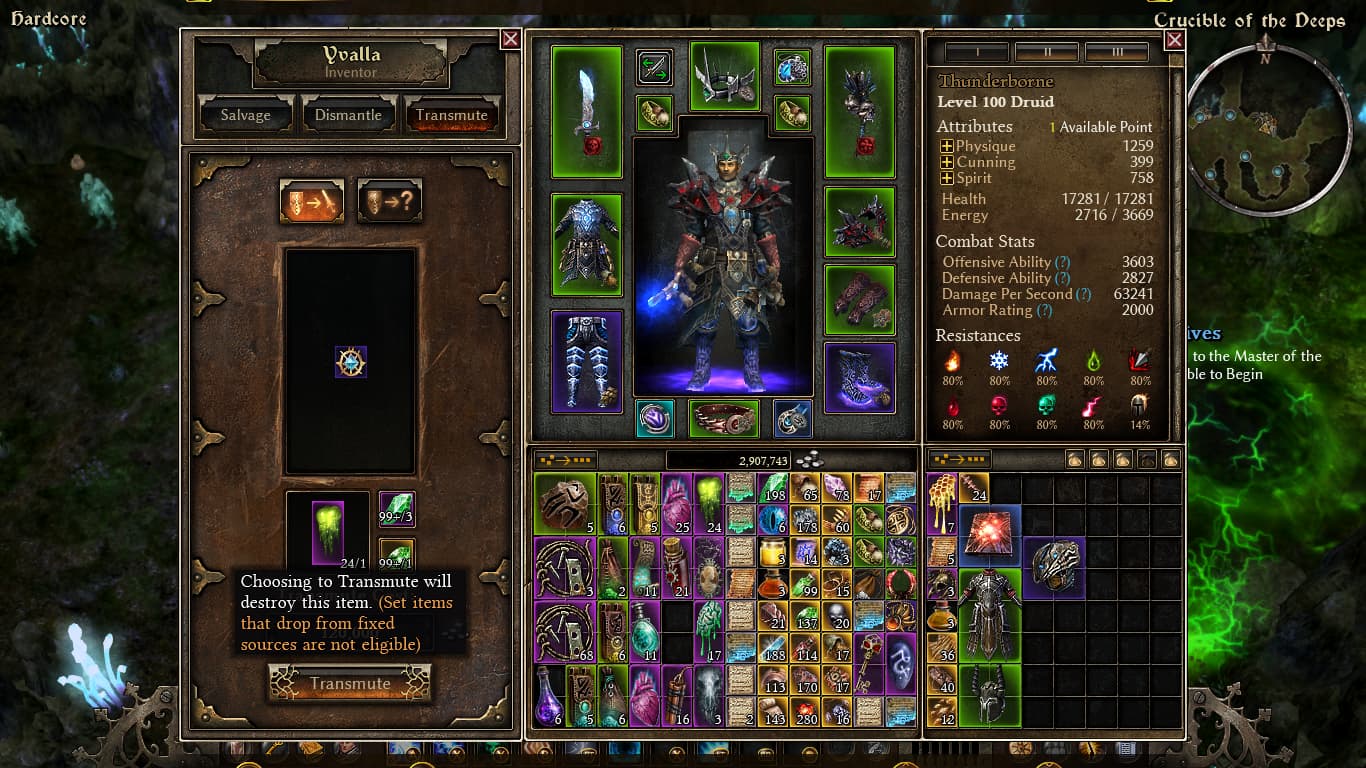Switch to the Salvage tab

(246, 115)
